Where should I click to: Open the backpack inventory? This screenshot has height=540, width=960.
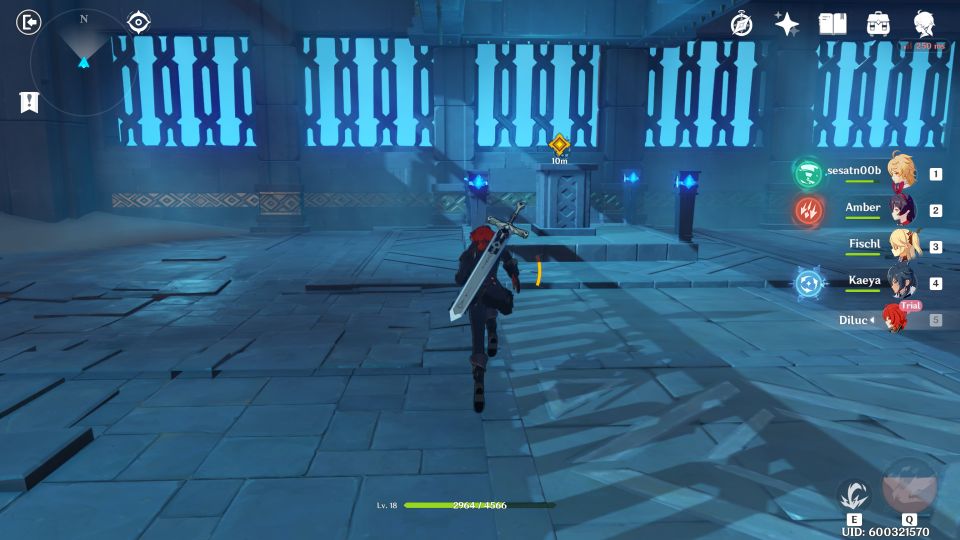[x=878, y=24]
